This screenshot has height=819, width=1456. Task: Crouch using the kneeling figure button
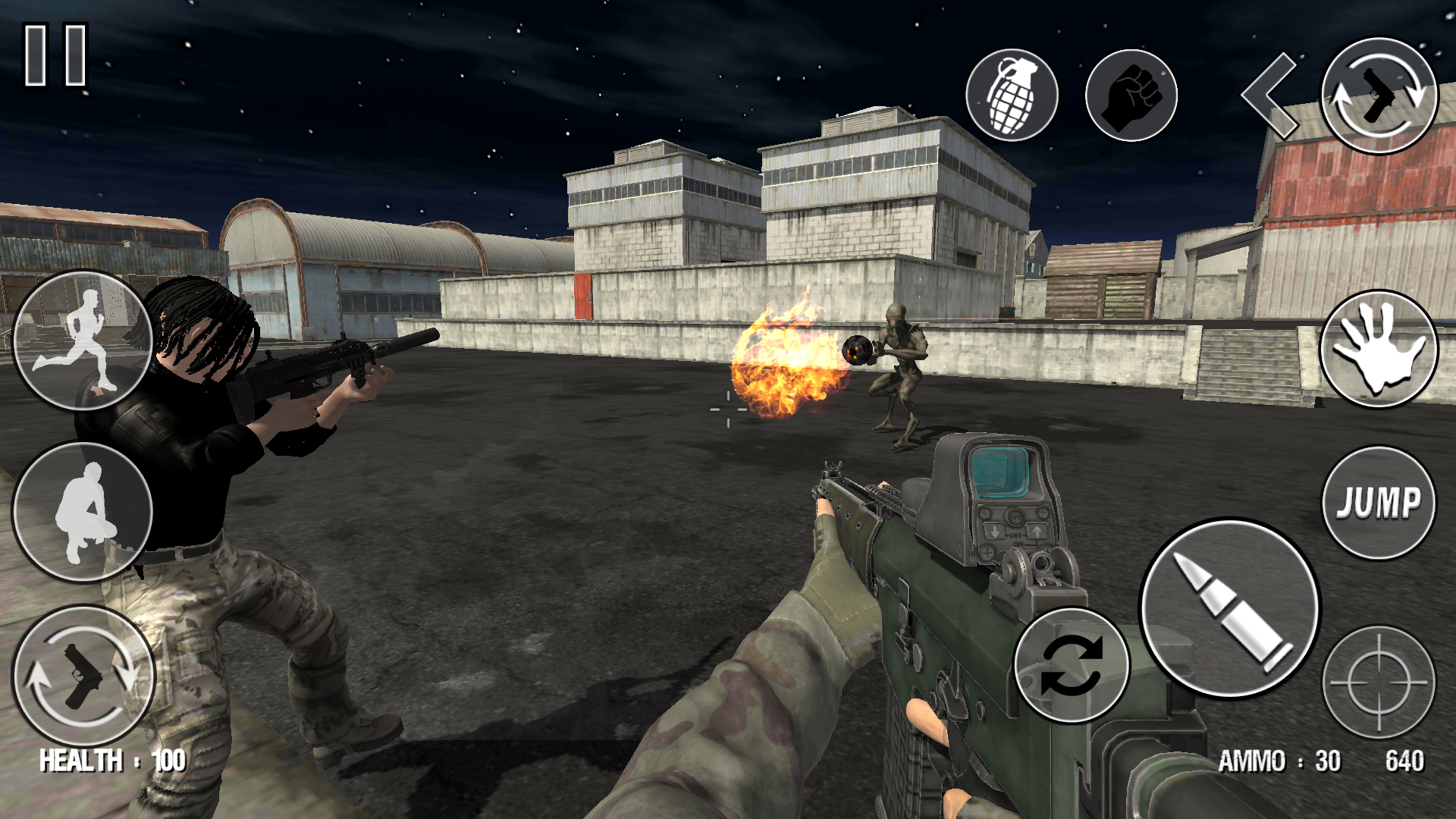point(83,513)
